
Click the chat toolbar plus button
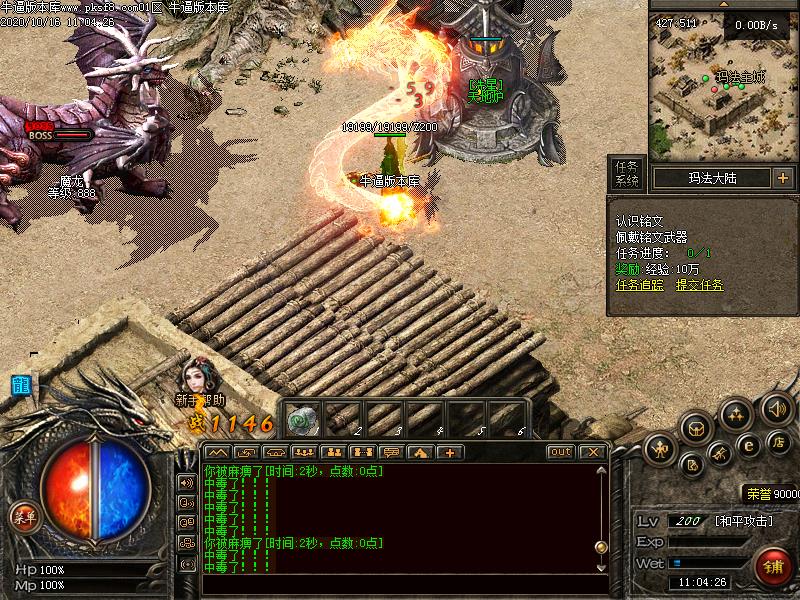click(449, 452)
